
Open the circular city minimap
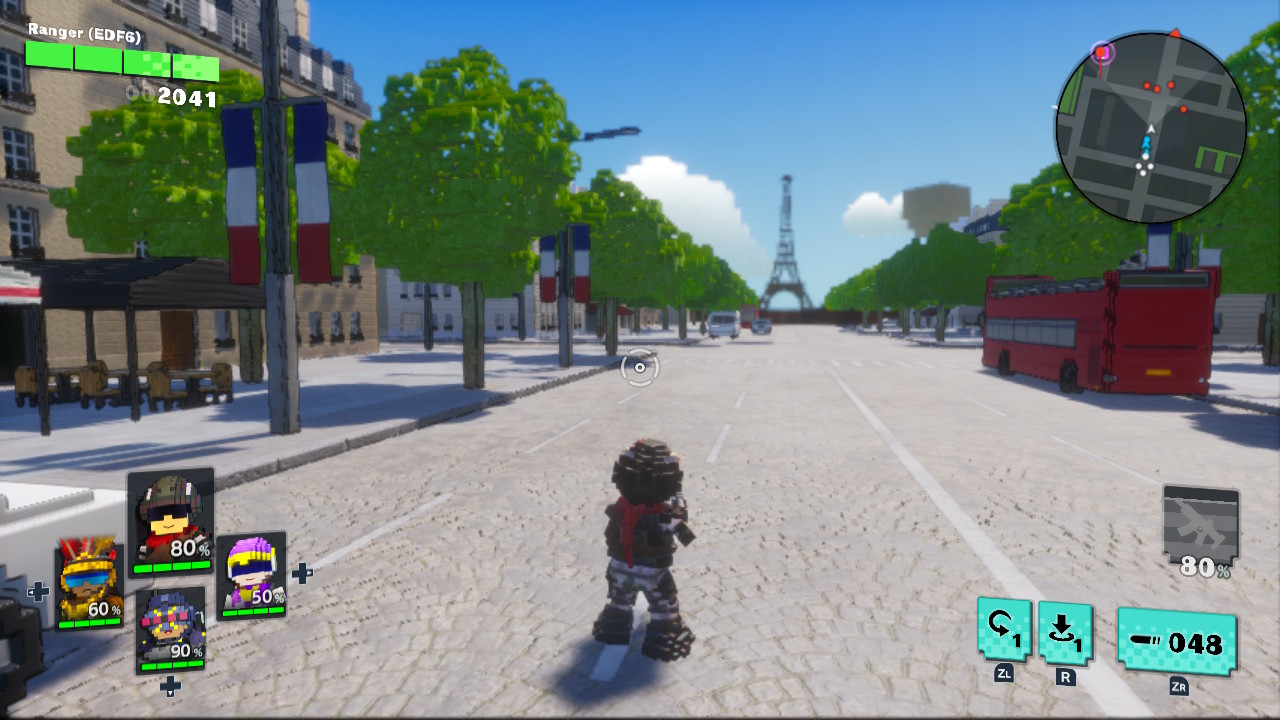(x=1150, y=126)
